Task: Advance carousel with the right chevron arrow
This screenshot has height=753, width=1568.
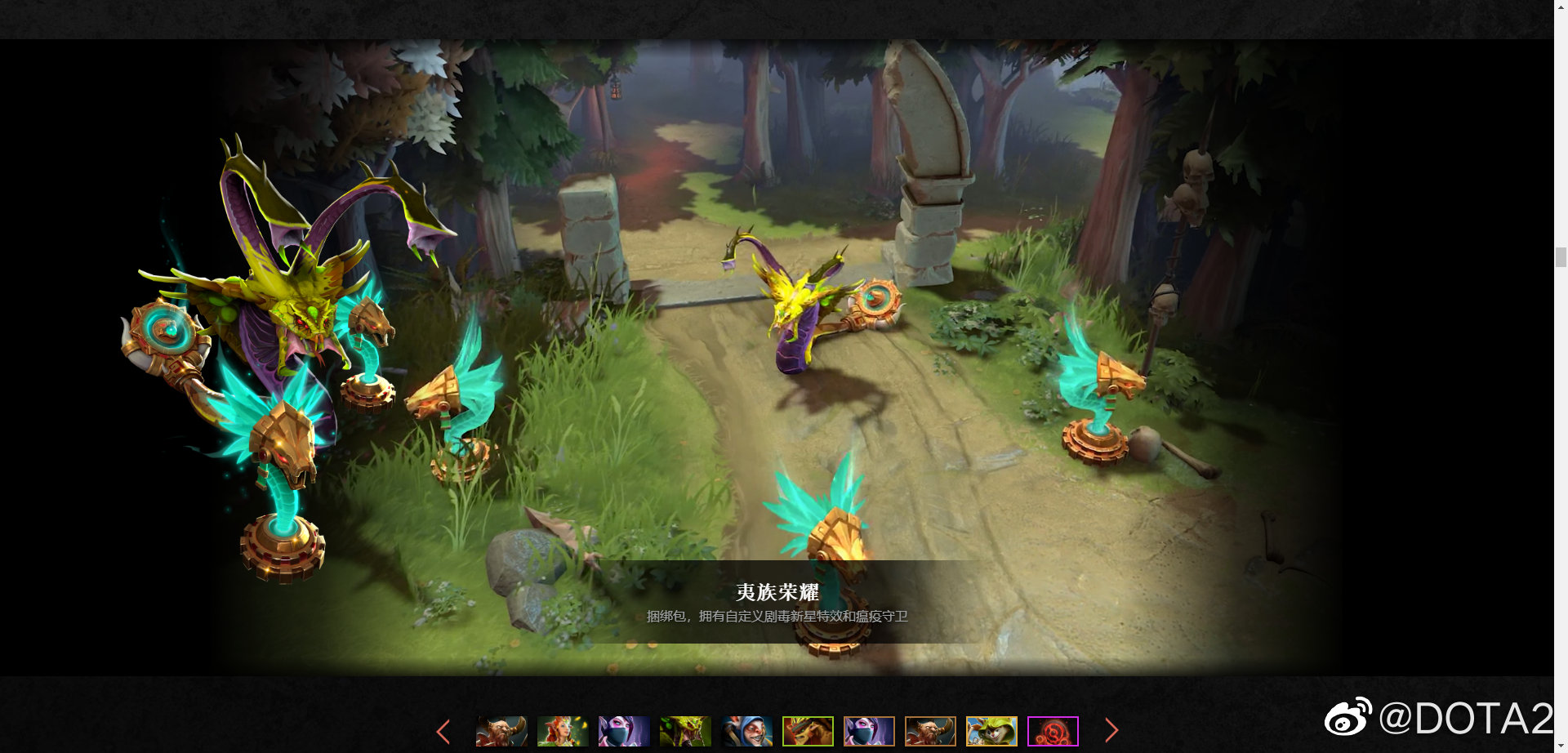Action: tap(1111, 731)
